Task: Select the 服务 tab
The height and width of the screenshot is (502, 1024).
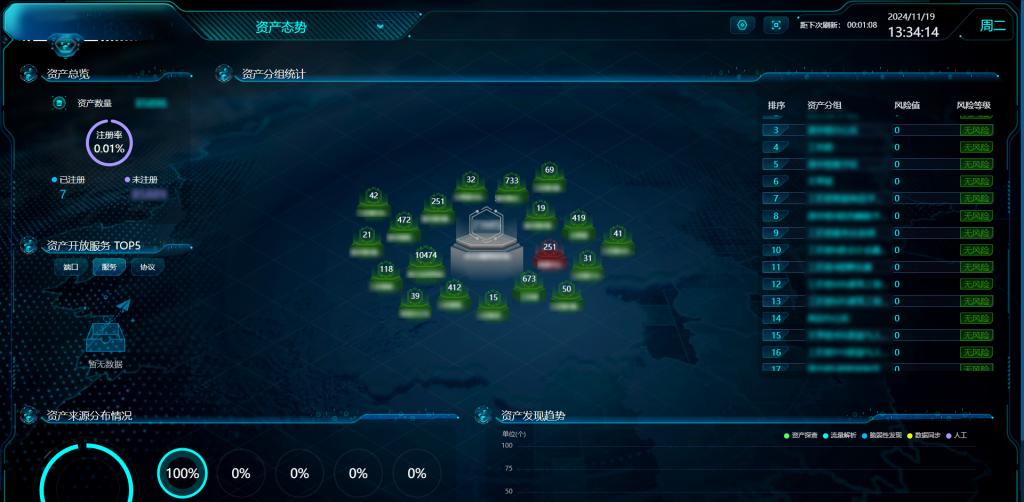Action: [x=108, y=267]
